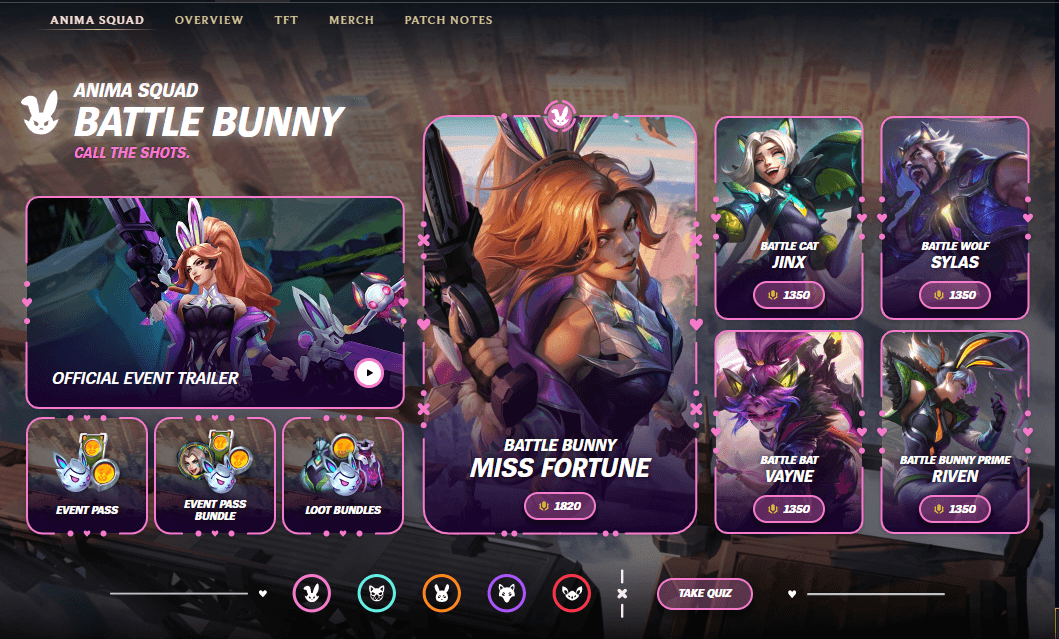Image resolution: width=1059 pixels, height=639 pixels.
Task: Buy Battle Bunny Prime Riven for 1350
Action: pyautogui.click(x=955, y=509)
